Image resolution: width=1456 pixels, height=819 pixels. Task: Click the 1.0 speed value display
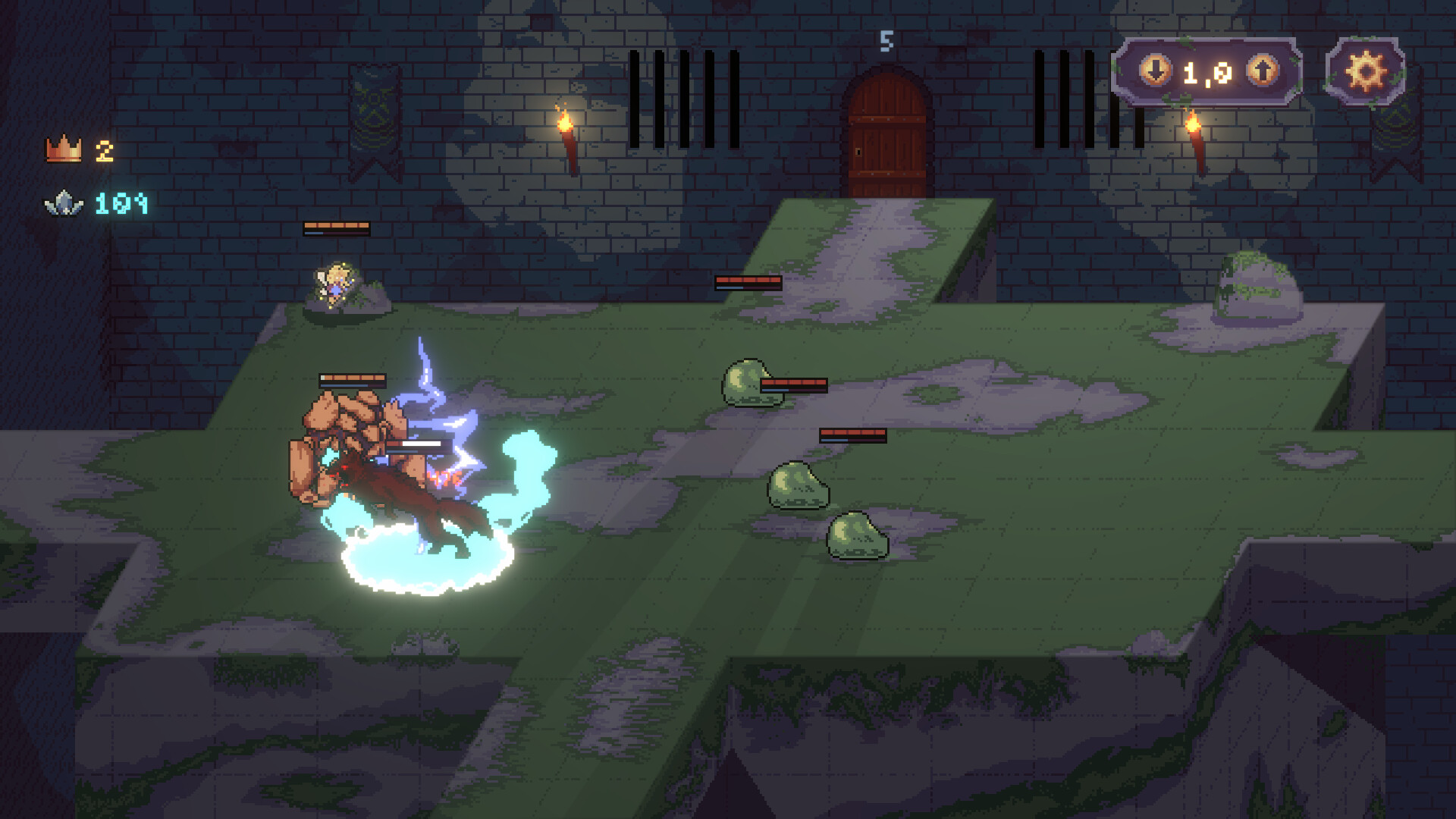1207,72
